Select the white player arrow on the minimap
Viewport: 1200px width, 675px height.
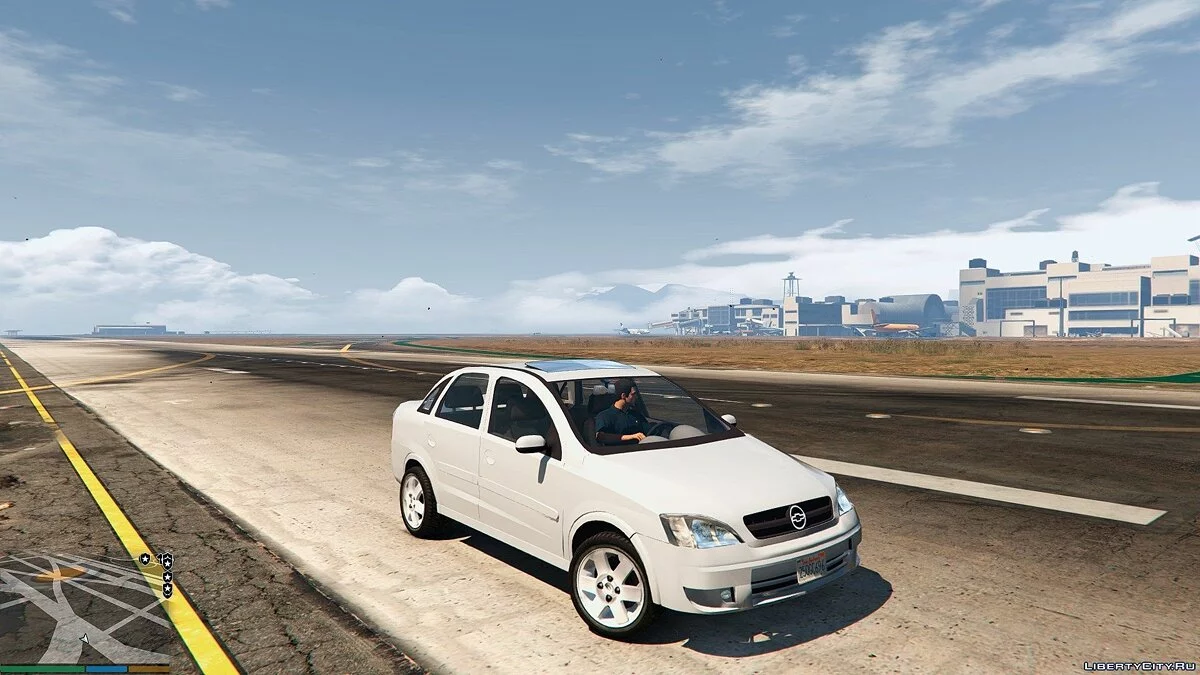pos(85,637)
